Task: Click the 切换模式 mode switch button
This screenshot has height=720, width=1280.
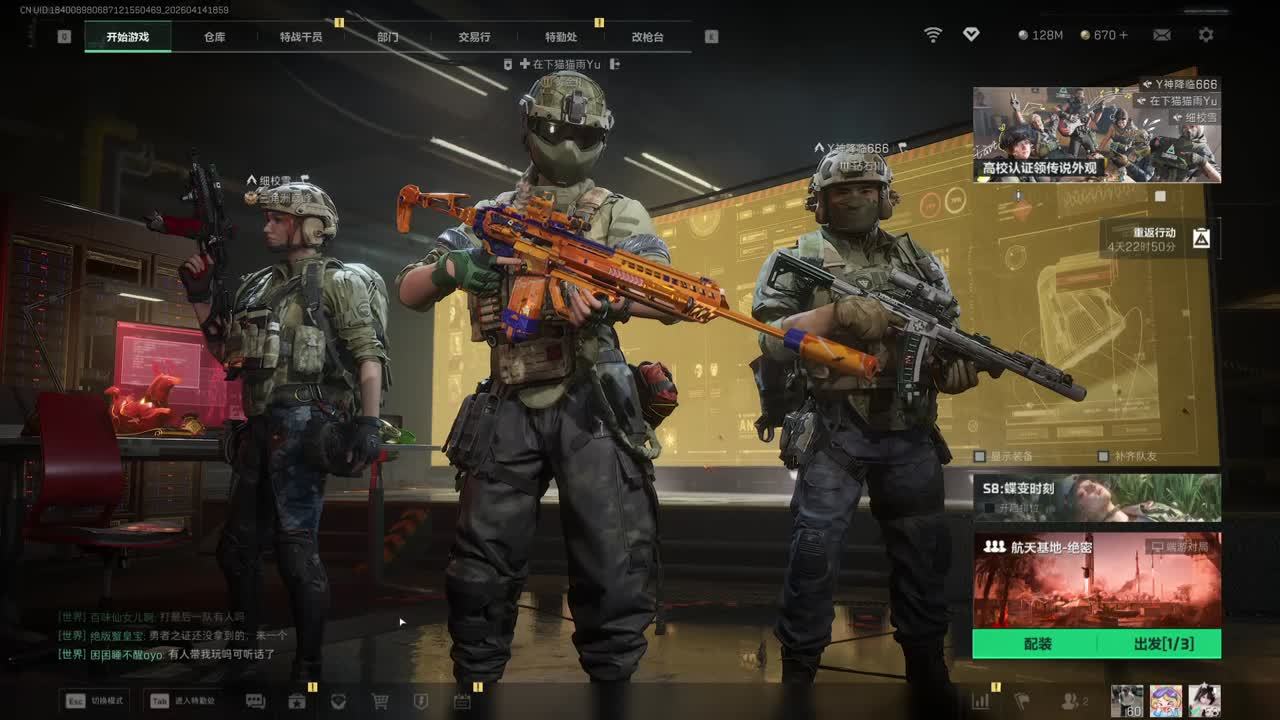Action: pyautogui.click(x=94, y=701)
